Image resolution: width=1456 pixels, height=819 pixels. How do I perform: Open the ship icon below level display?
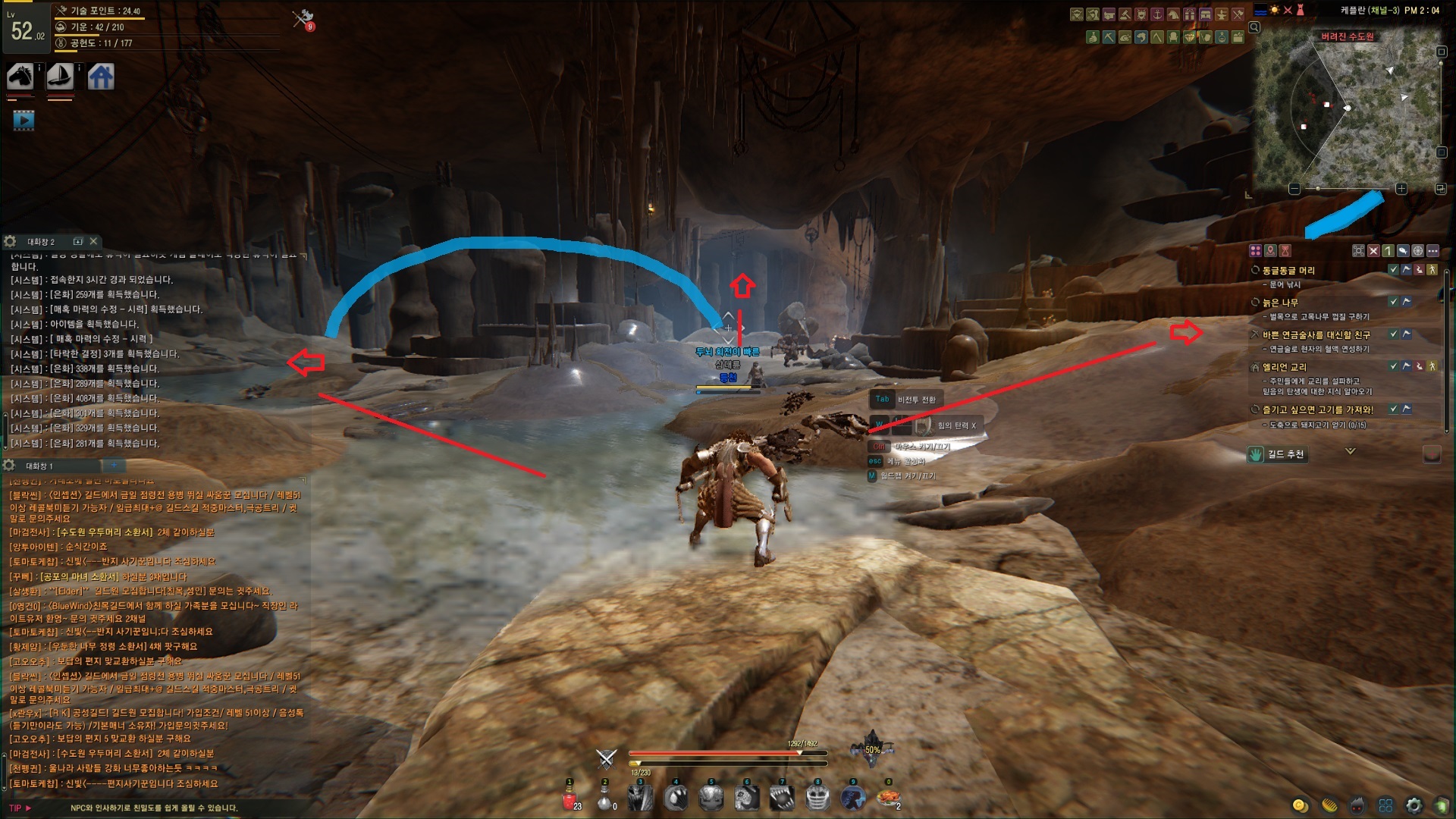click(x=60, y=77)
